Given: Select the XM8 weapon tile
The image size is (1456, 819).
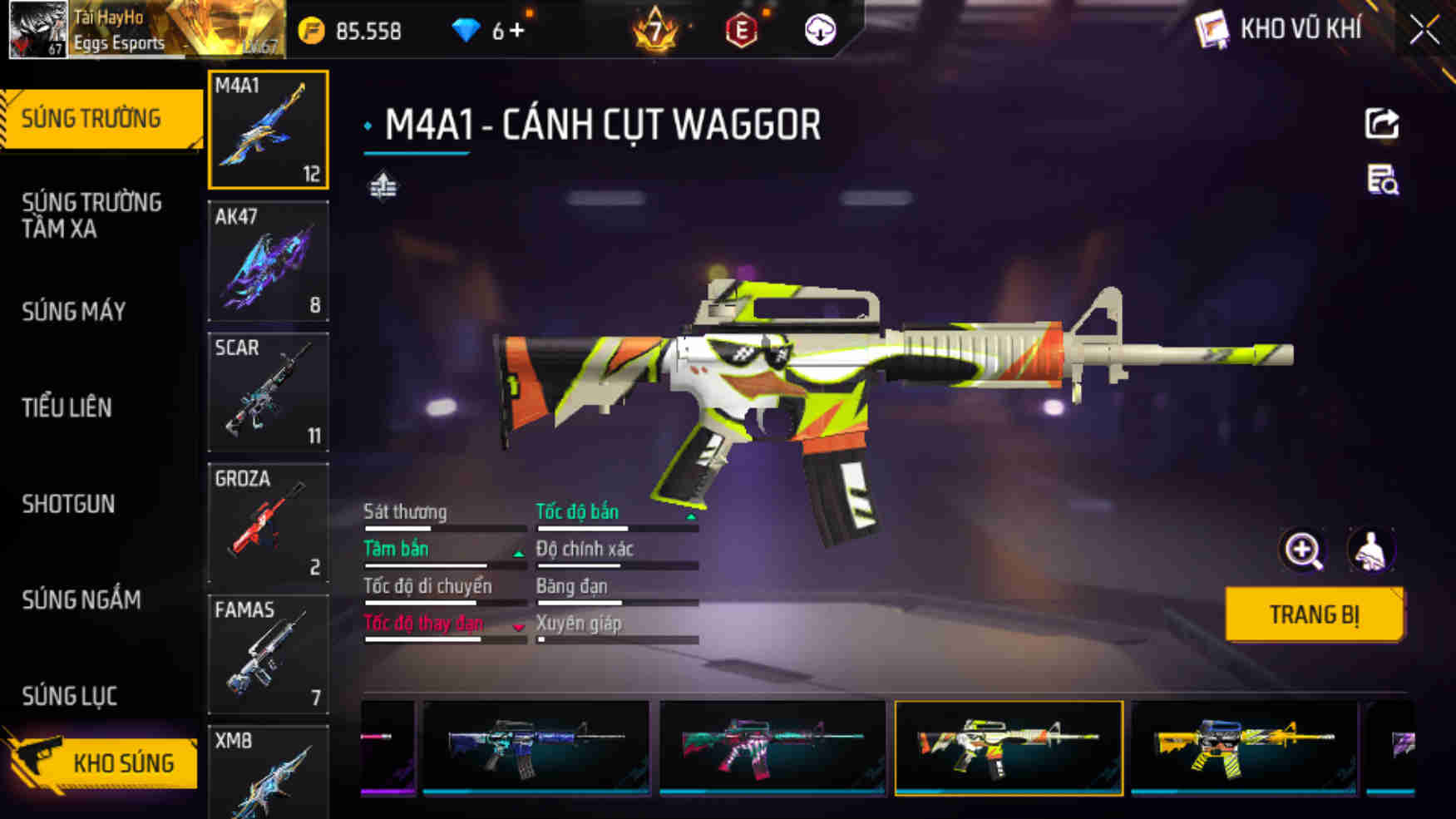Looking at the screenshot, I should coord(268,772).
